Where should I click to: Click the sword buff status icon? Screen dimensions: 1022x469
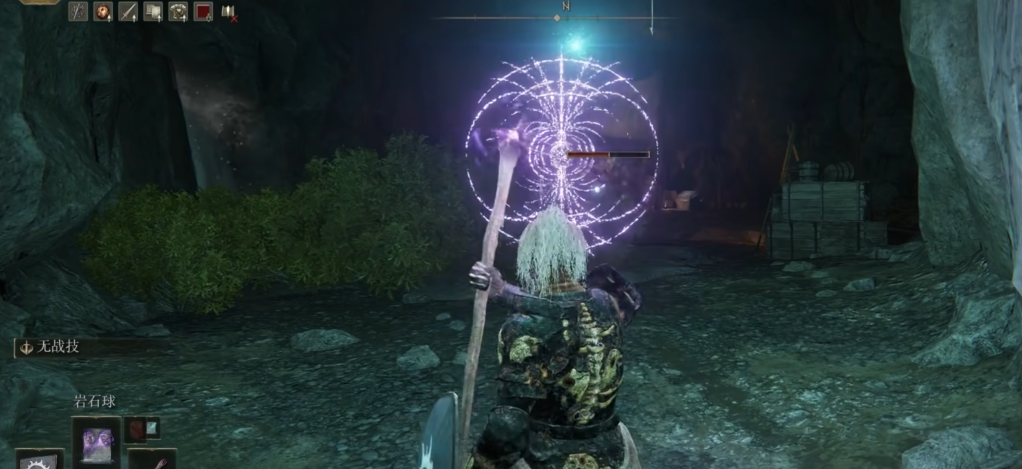coord(128,11)
